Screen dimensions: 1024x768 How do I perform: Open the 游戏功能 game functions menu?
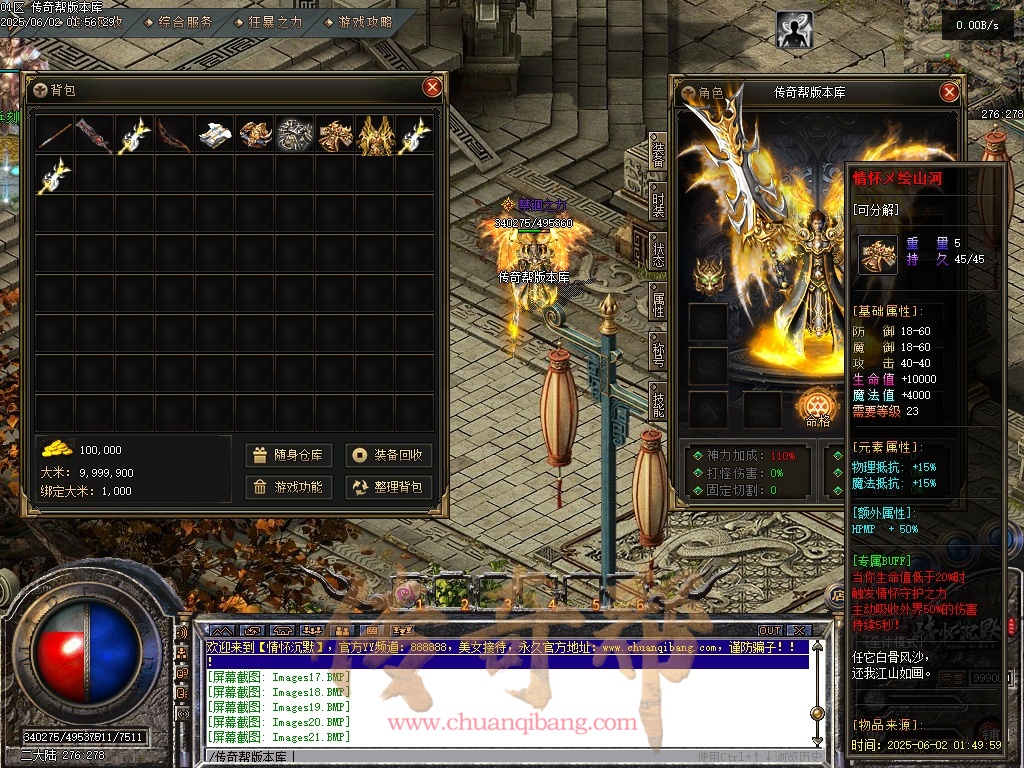coord(288,487)
